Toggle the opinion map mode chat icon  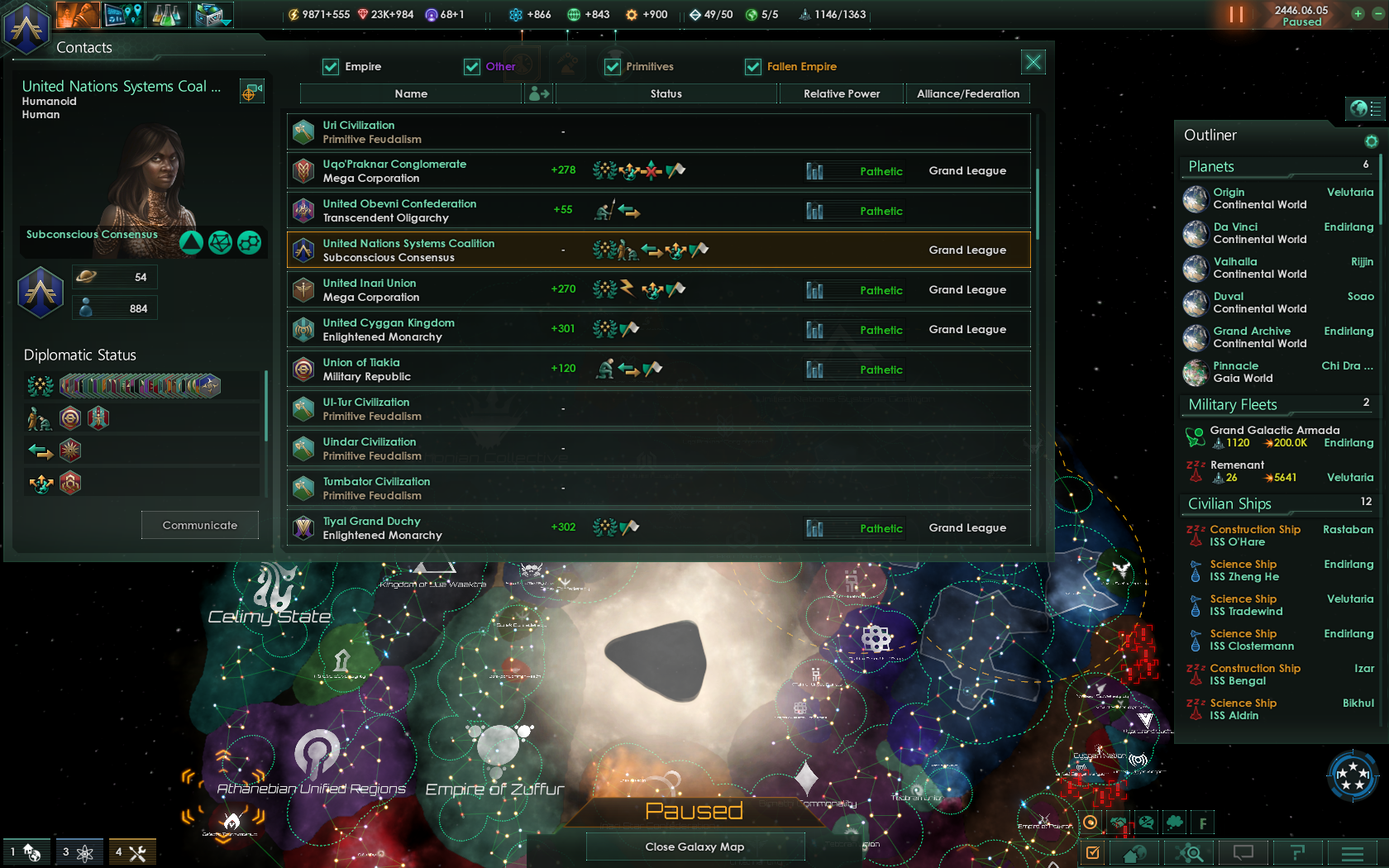(1146, 823)
